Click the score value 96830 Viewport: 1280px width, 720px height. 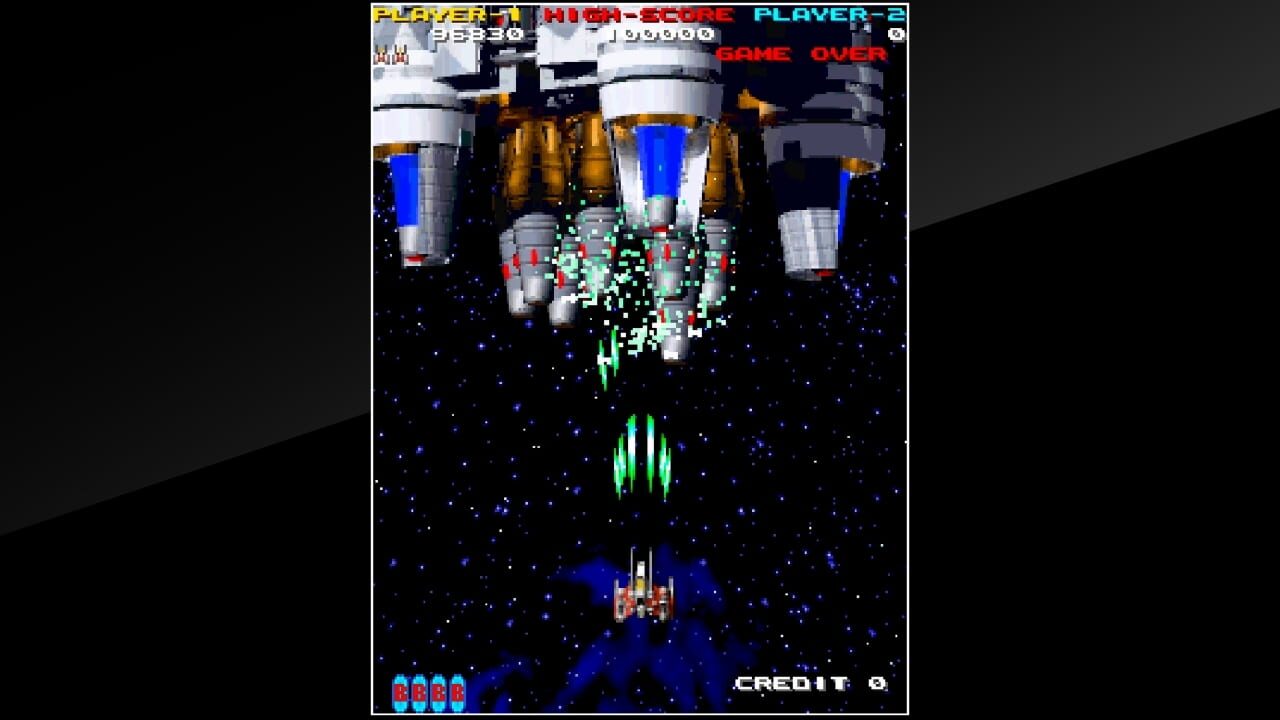click(x=479, y=33)
